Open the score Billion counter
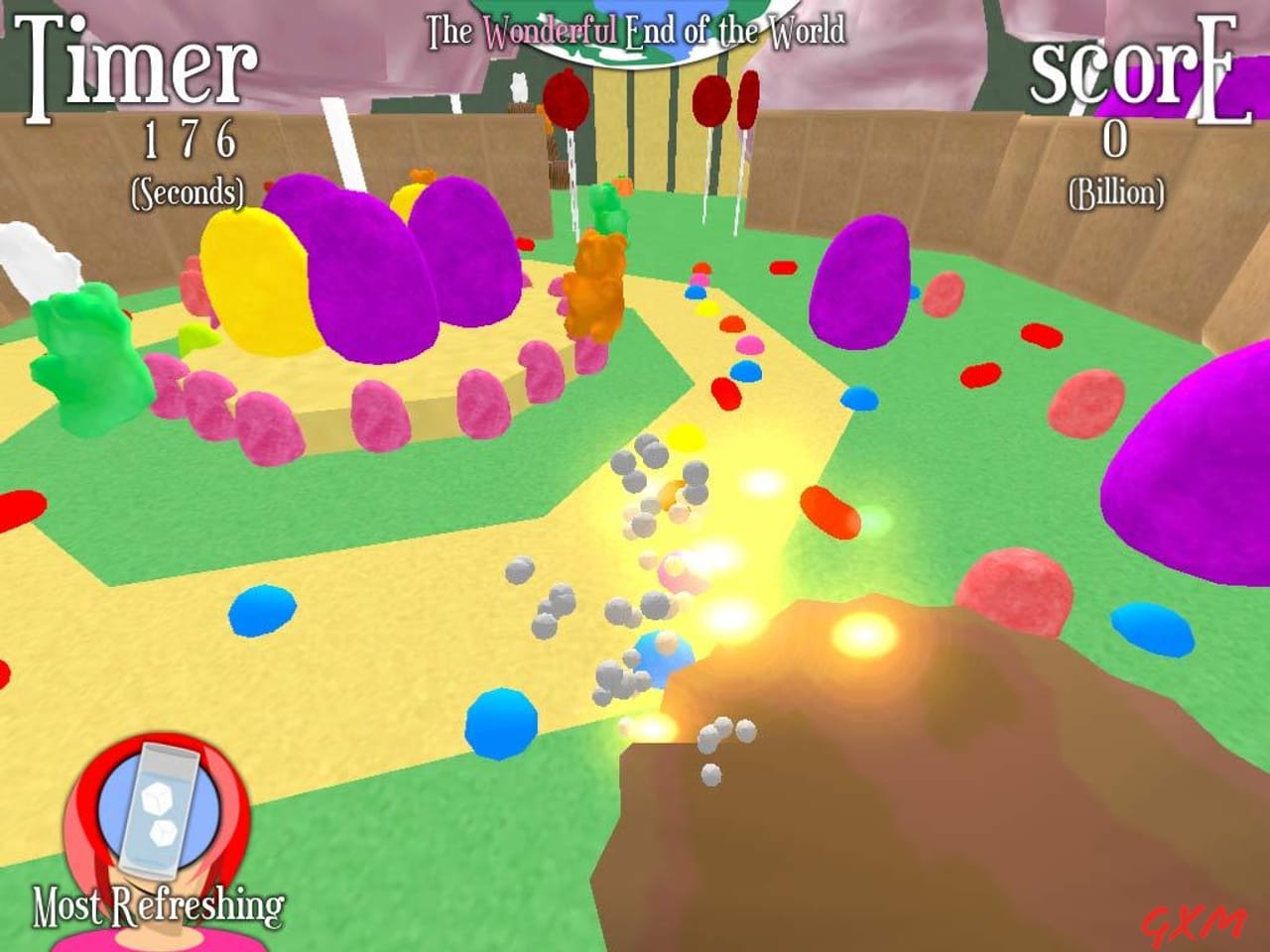This screenshot has width=1270, height=952. [x=1116, y=188]
